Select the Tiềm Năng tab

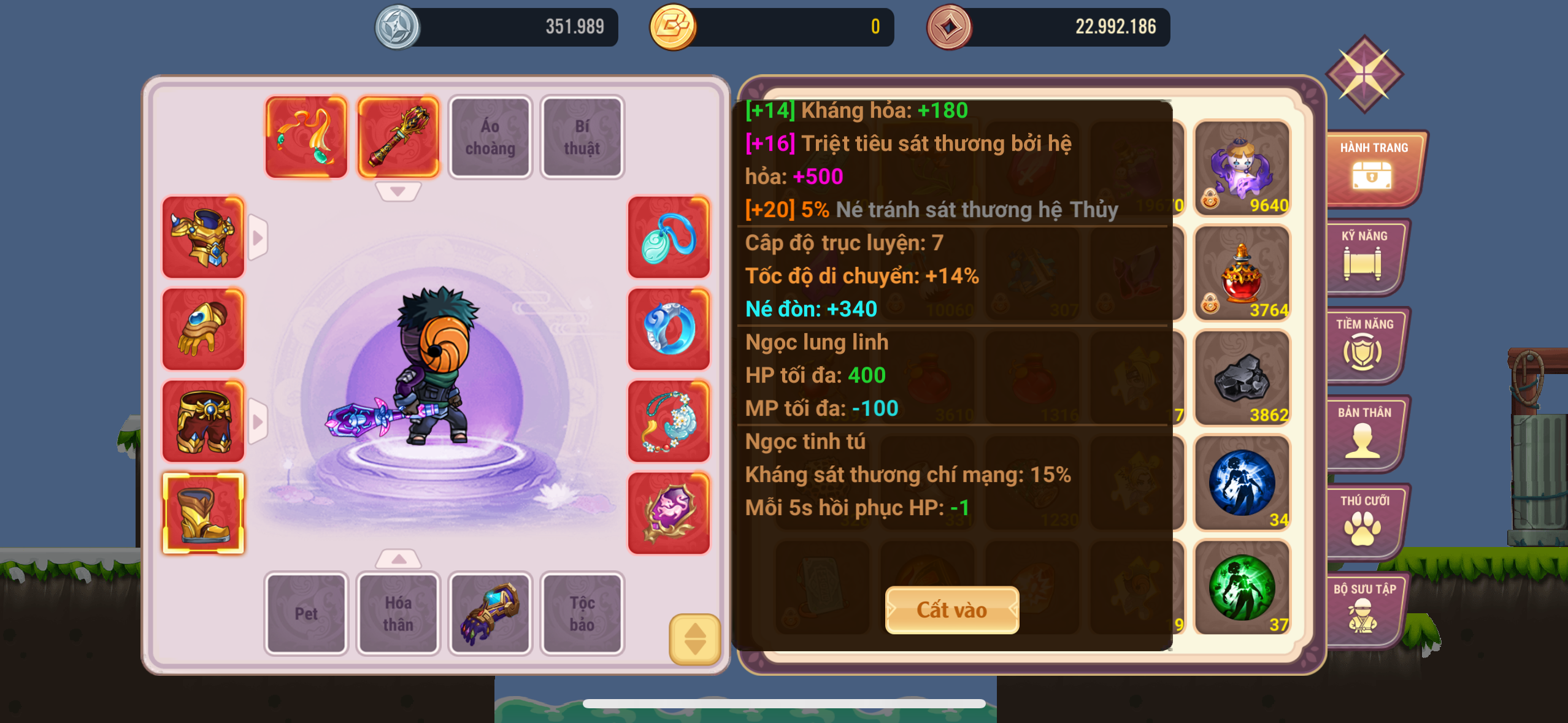point(1363,345)
